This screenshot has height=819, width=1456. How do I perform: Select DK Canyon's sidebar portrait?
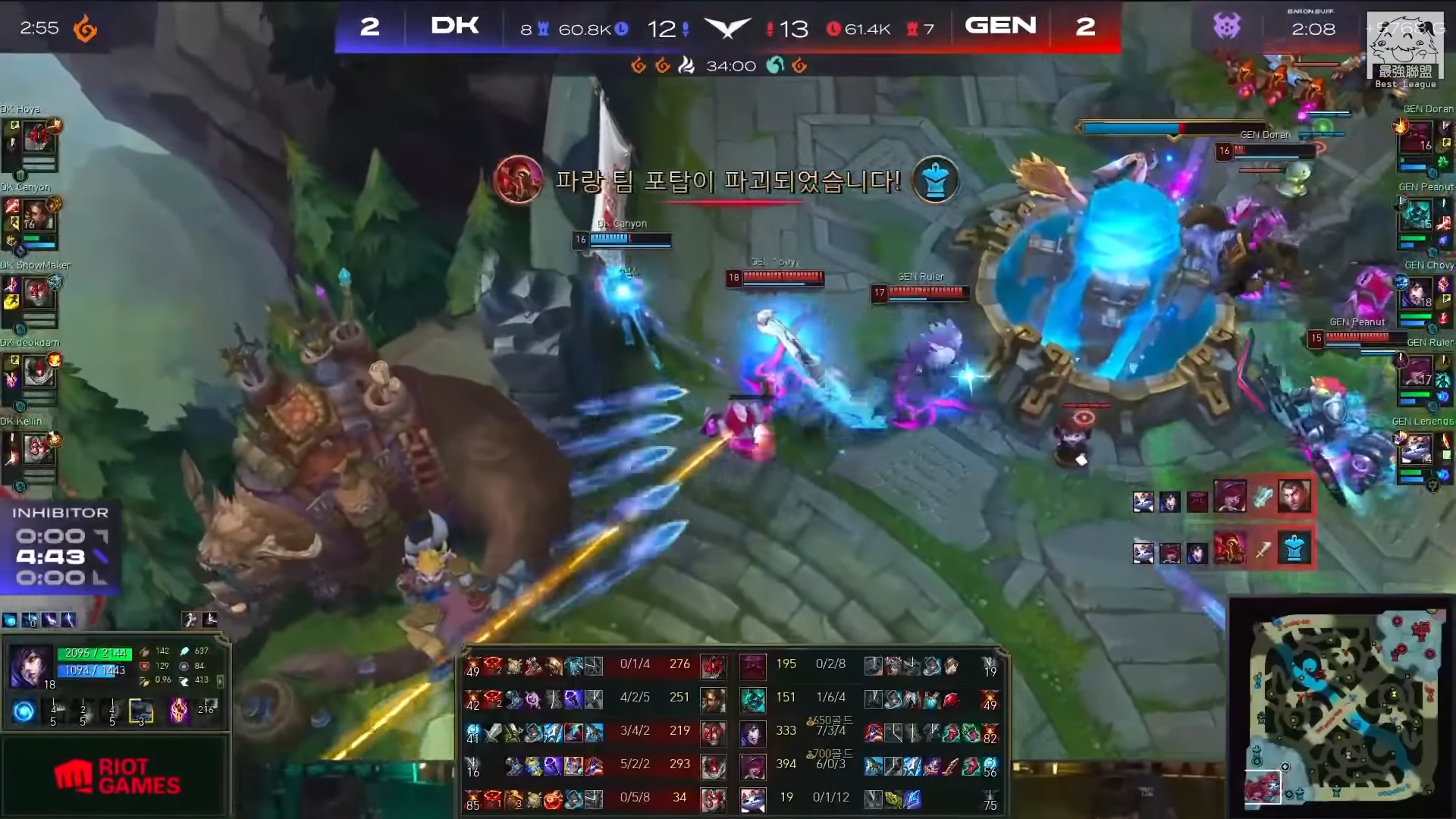click(37, 216)
